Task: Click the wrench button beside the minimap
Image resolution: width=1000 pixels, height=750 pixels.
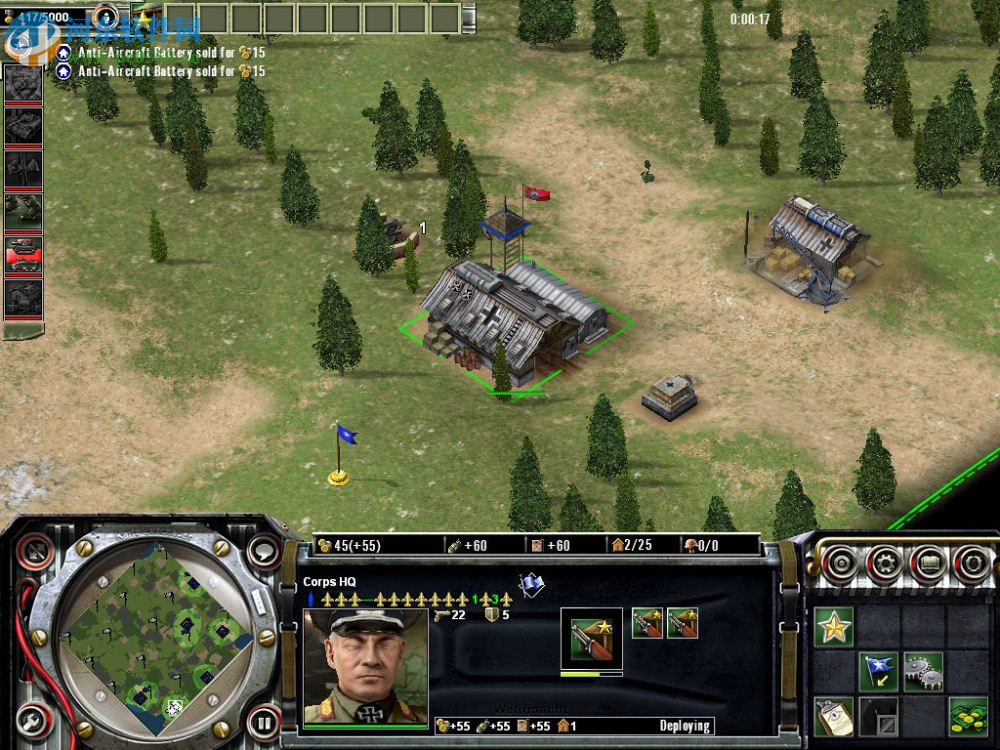Action: click(x=33, y=719)
